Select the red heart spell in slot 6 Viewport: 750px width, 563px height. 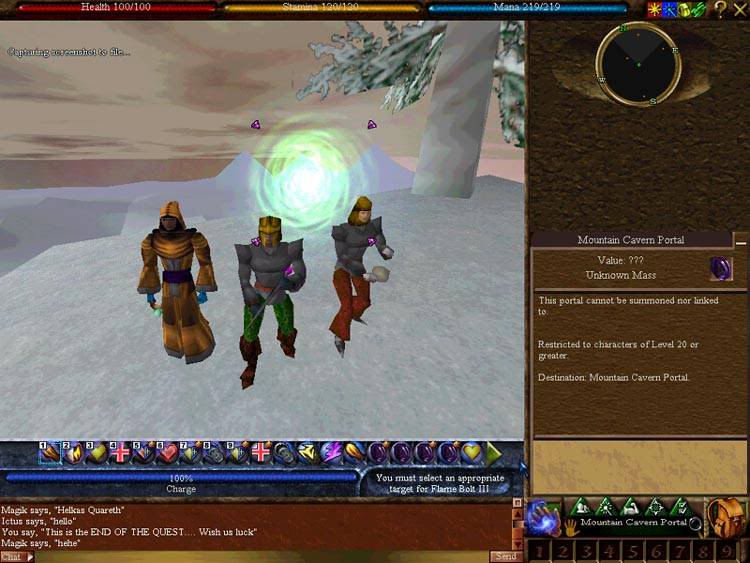point(167,453)
